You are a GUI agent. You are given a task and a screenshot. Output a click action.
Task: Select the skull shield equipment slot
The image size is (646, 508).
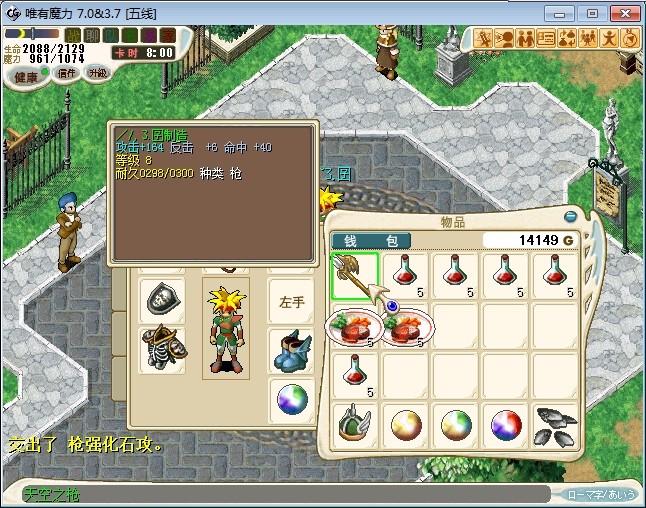(x=162, y=299)
